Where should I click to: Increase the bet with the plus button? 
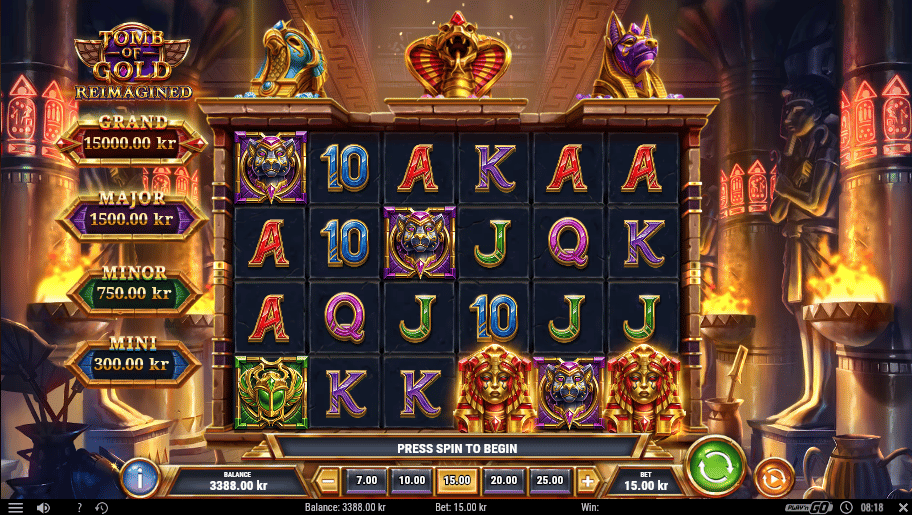click(x=587, y=481)
